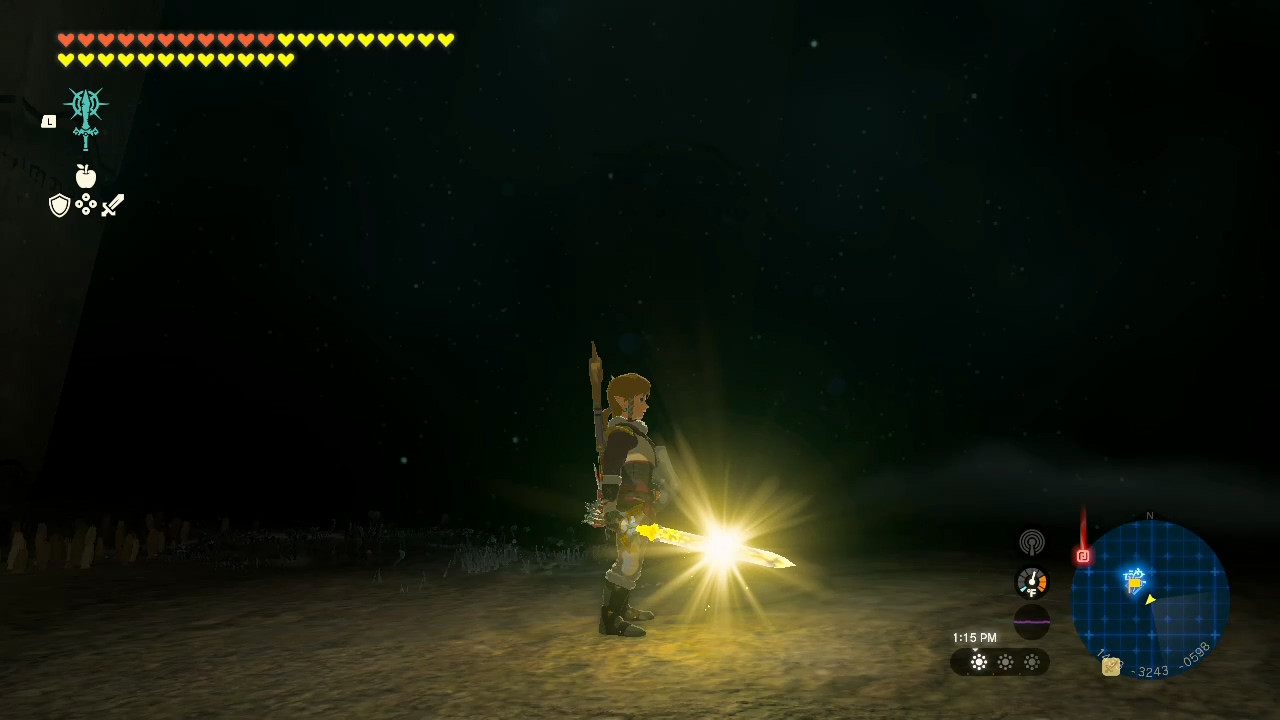This screenshot has width=1280, height=720.
Task: Click the 1:15 PM time display
Action: tap(974, 637)
